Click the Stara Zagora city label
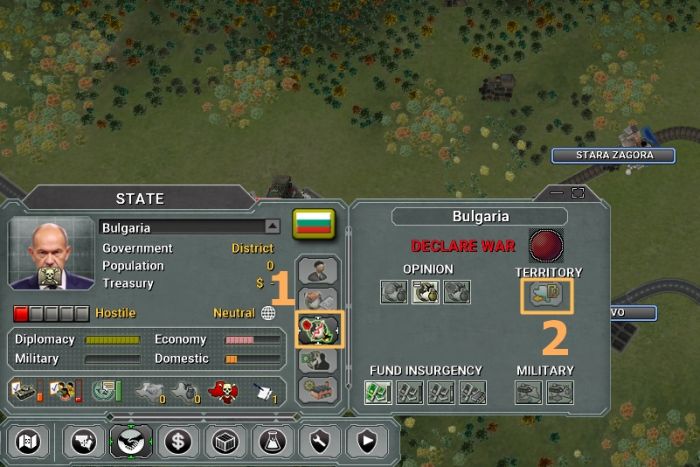This screenshot has height=467, width=700. pos(613,156)
